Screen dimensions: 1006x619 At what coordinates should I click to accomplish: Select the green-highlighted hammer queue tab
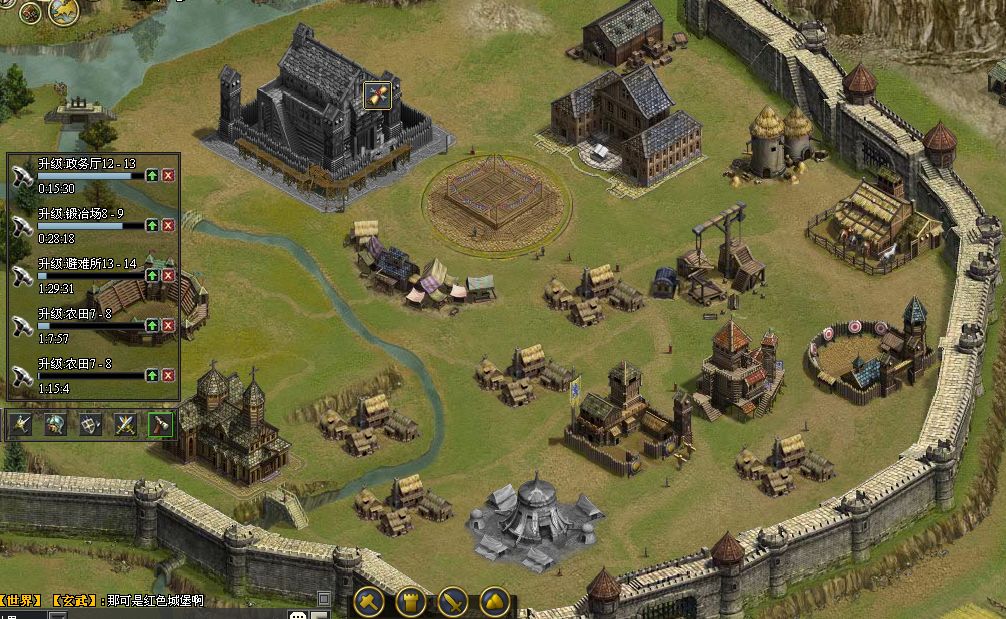click(x=160, y=424)
